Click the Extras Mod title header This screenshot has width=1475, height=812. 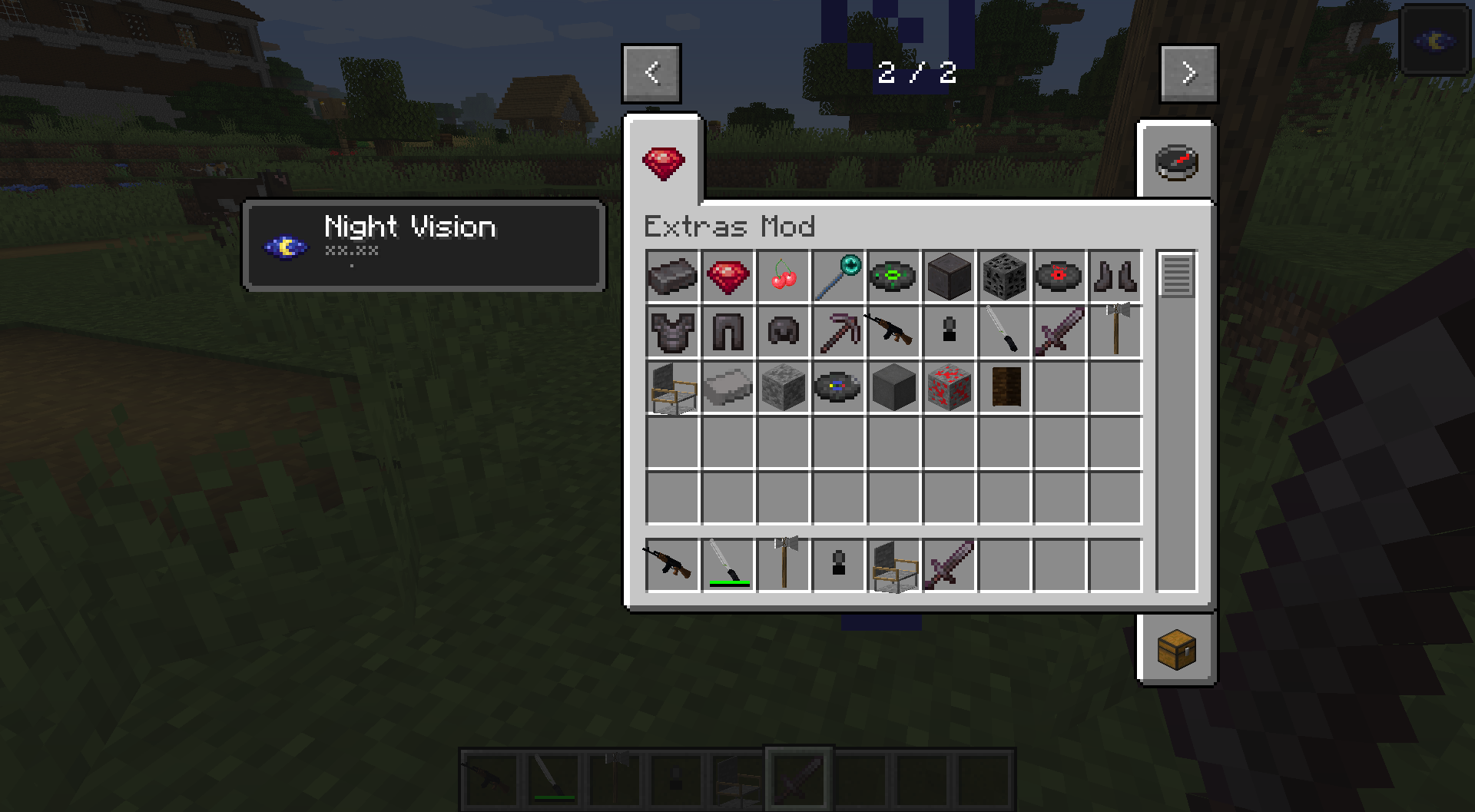[x=728, y=227]
